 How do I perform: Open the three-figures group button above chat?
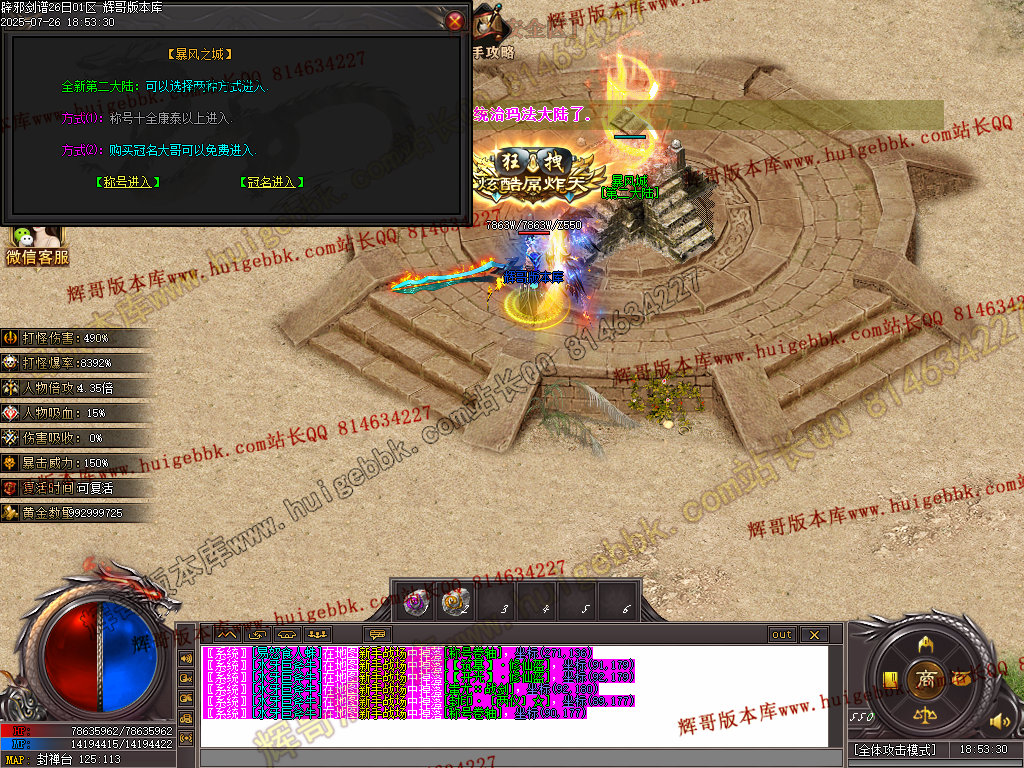[317, 634]
